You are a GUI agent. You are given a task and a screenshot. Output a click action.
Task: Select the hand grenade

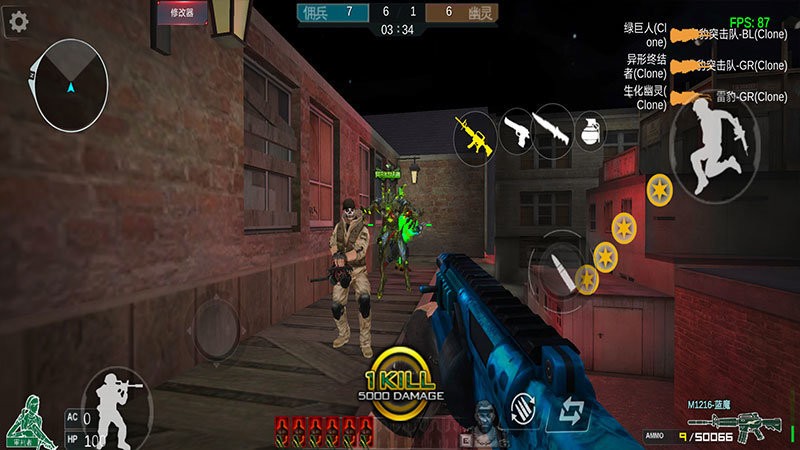(x=590, y=132)
